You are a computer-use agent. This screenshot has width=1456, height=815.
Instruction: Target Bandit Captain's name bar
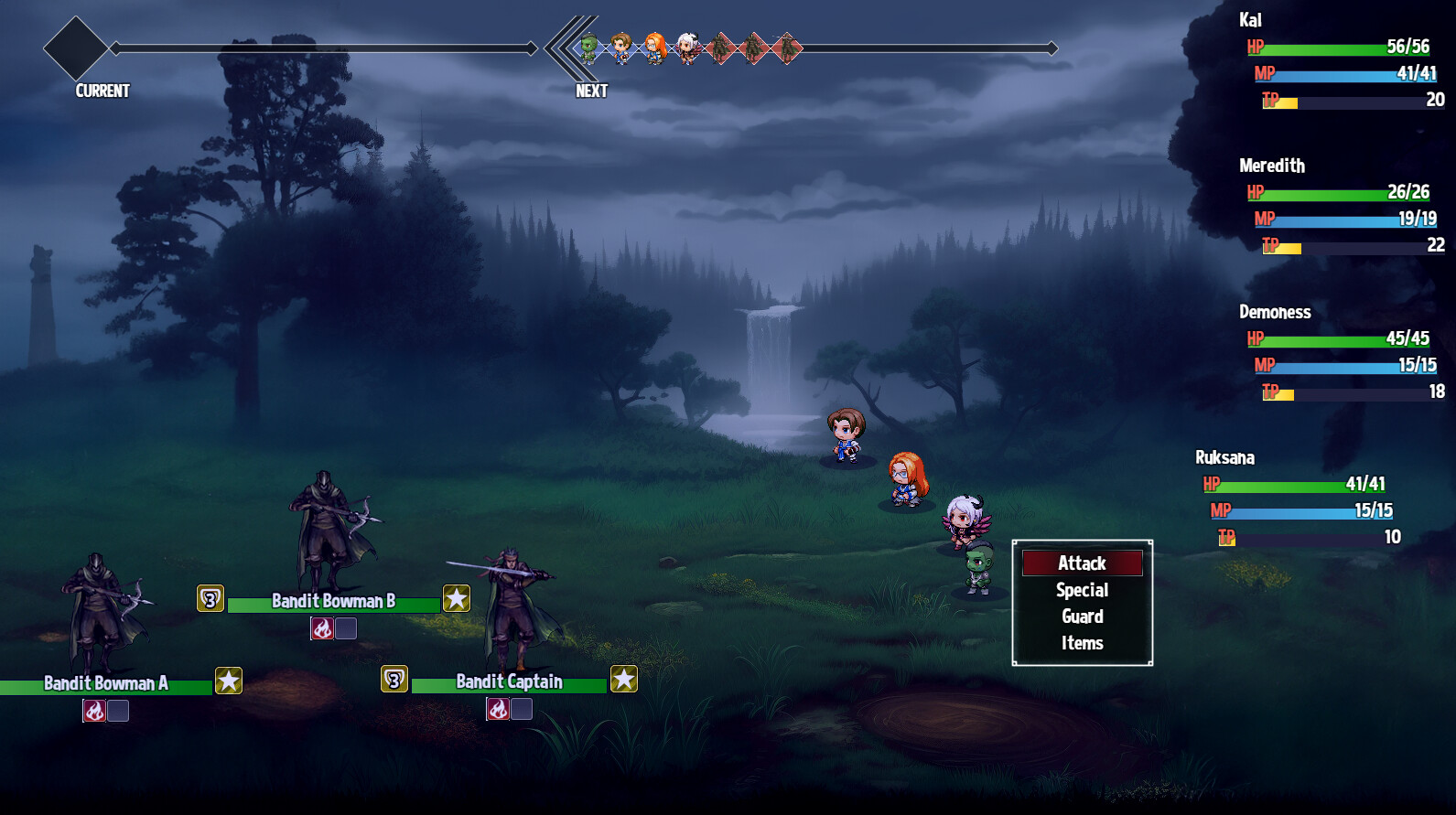(x=509, y=682)
